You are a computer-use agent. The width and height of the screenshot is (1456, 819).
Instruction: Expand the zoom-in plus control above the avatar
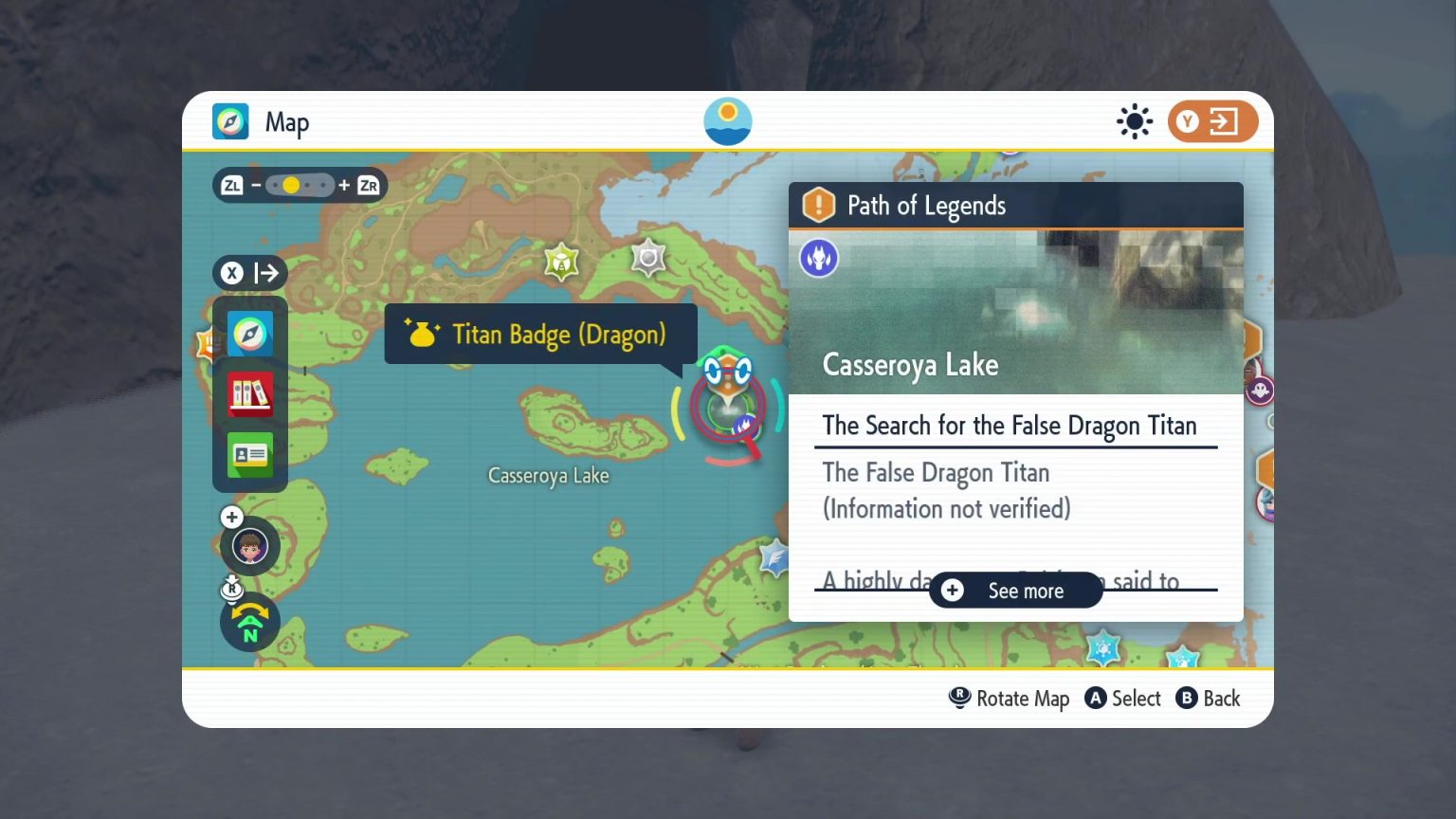tap(231, 518)
